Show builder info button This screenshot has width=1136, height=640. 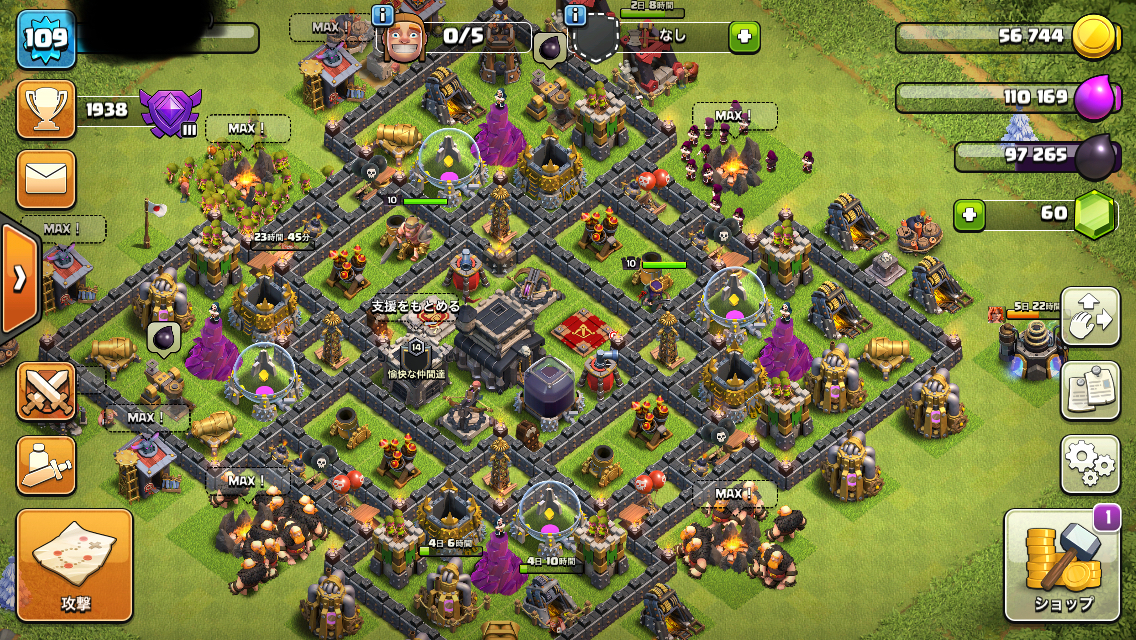(x=382, y=15)
